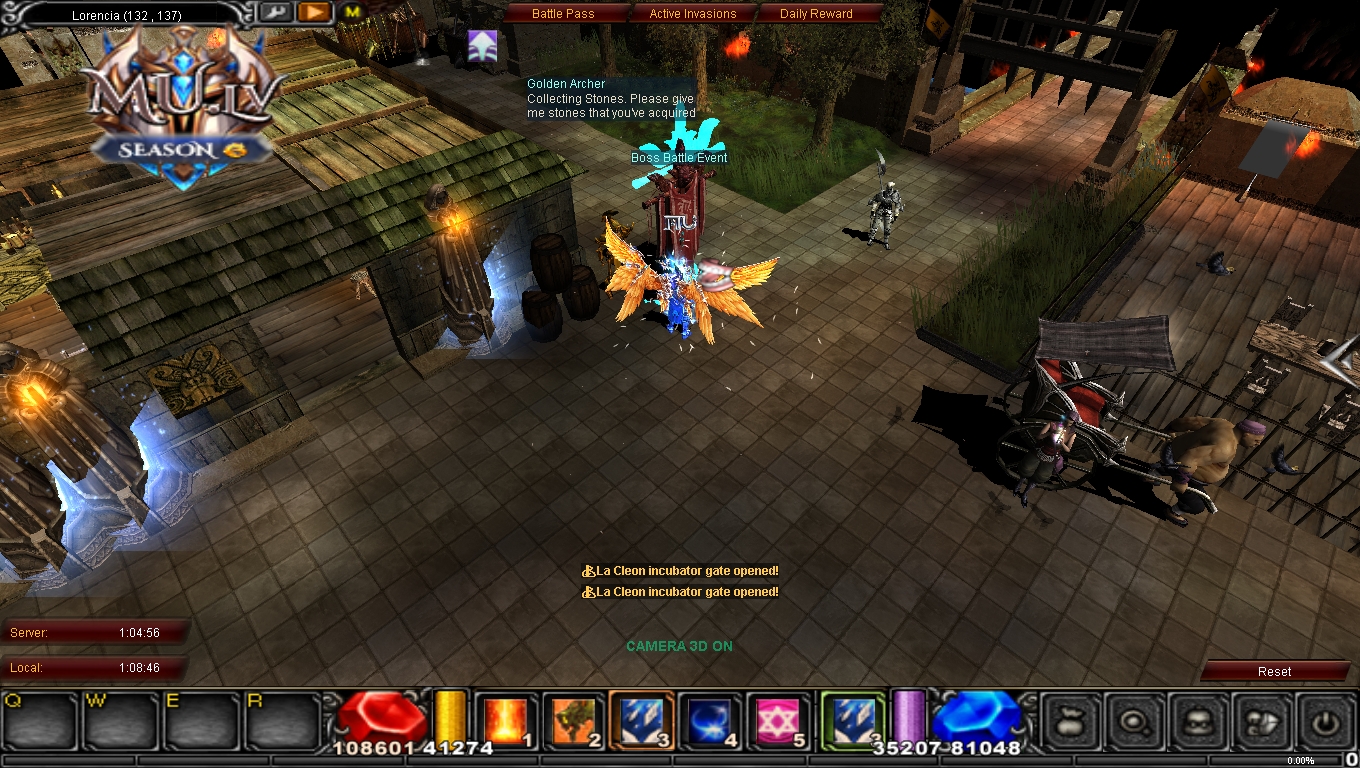Use the fire potion in hotbar slot 1
1360x768 pixels.
505,718
